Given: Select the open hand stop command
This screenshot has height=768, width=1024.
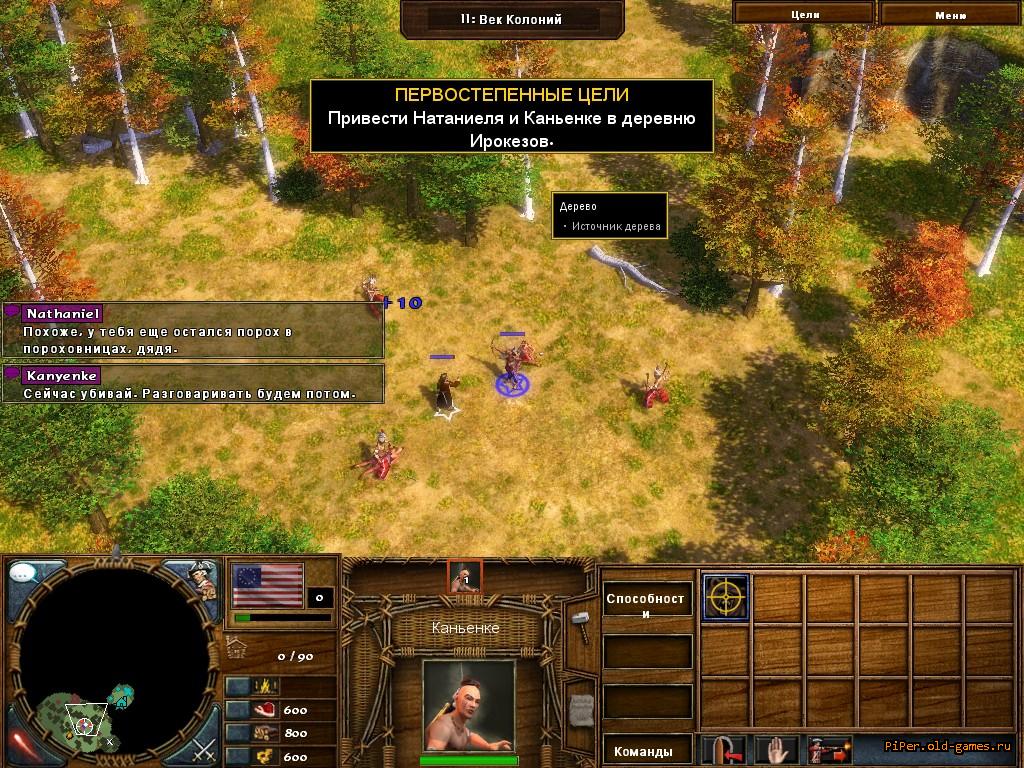Looking at the screenshot, I should click(778, 749).
